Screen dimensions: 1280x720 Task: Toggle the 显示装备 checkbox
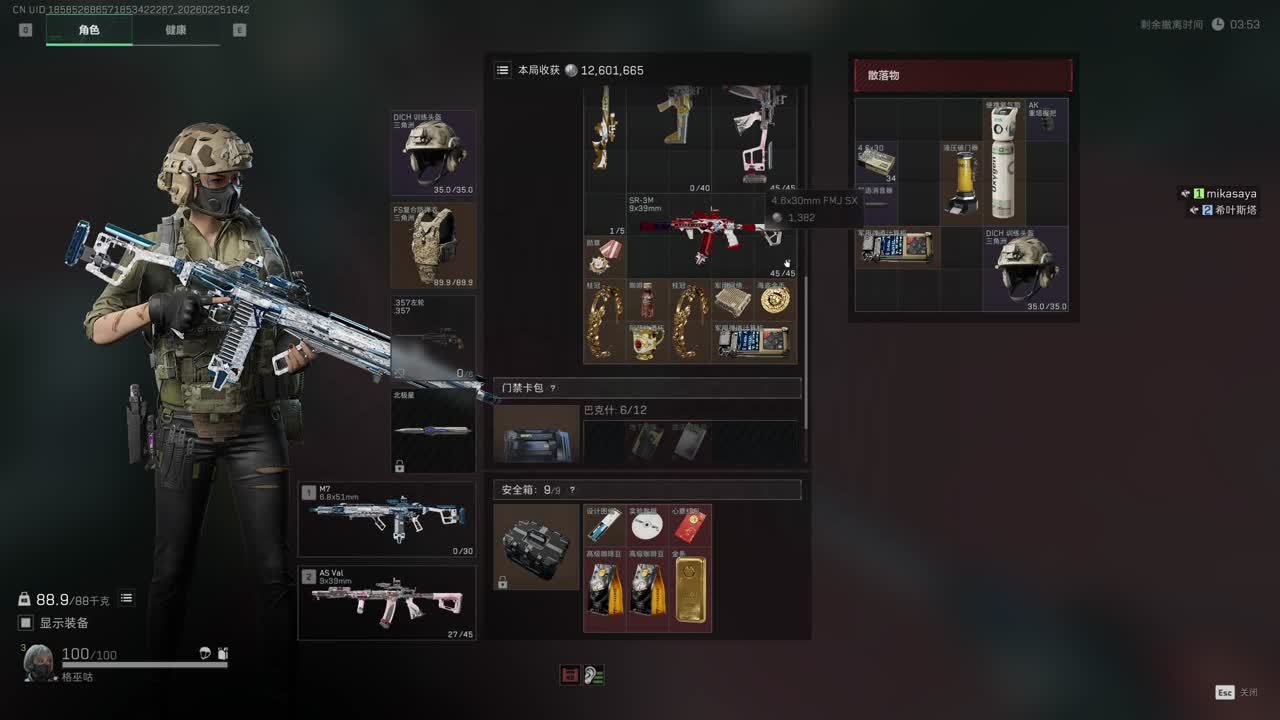[x=26, y=623]
